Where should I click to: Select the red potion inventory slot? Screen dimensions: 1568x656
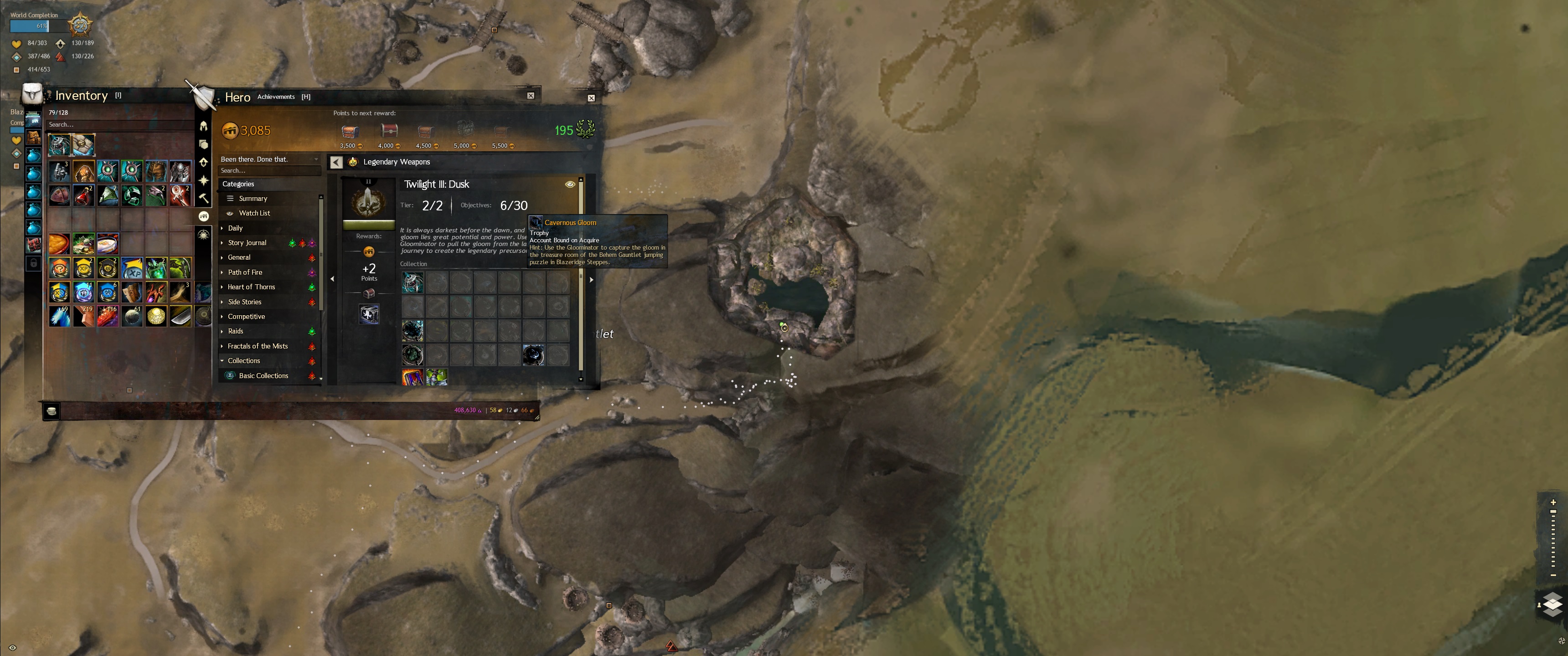(83, 195)
